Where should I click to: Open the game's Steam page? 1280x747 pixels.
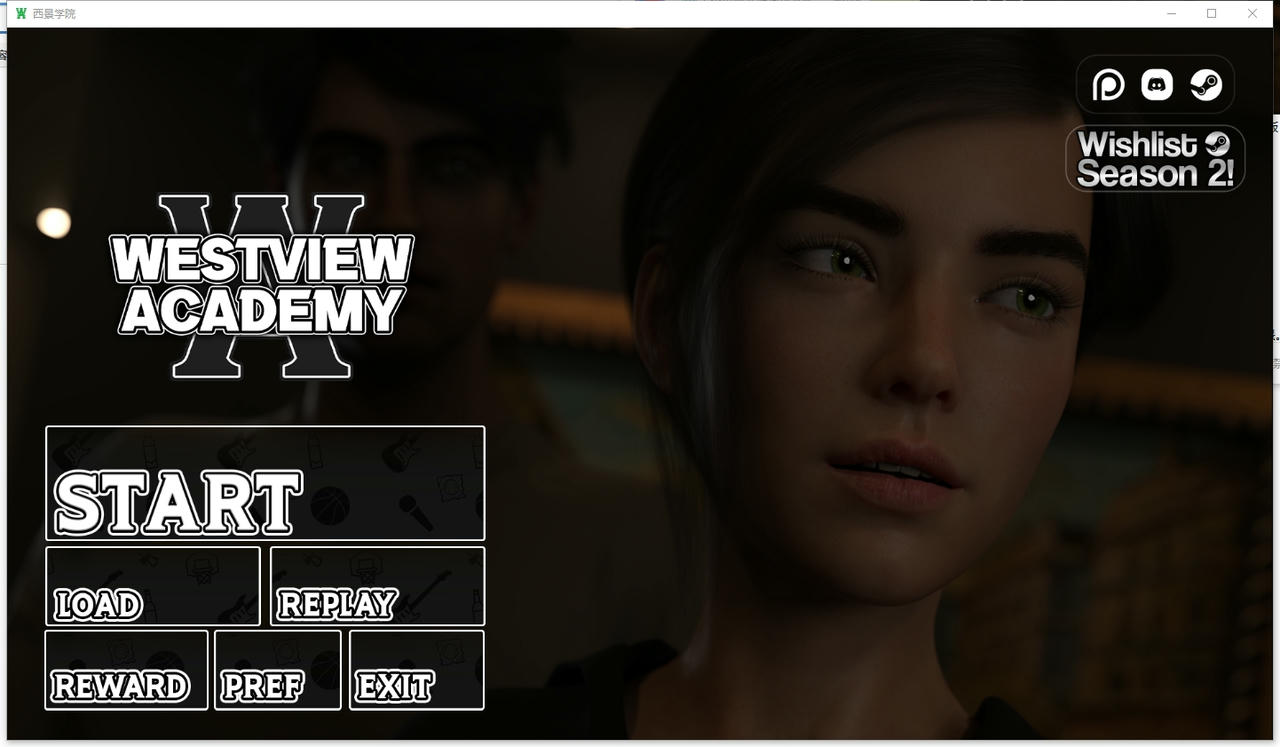tap(1206, 84)
